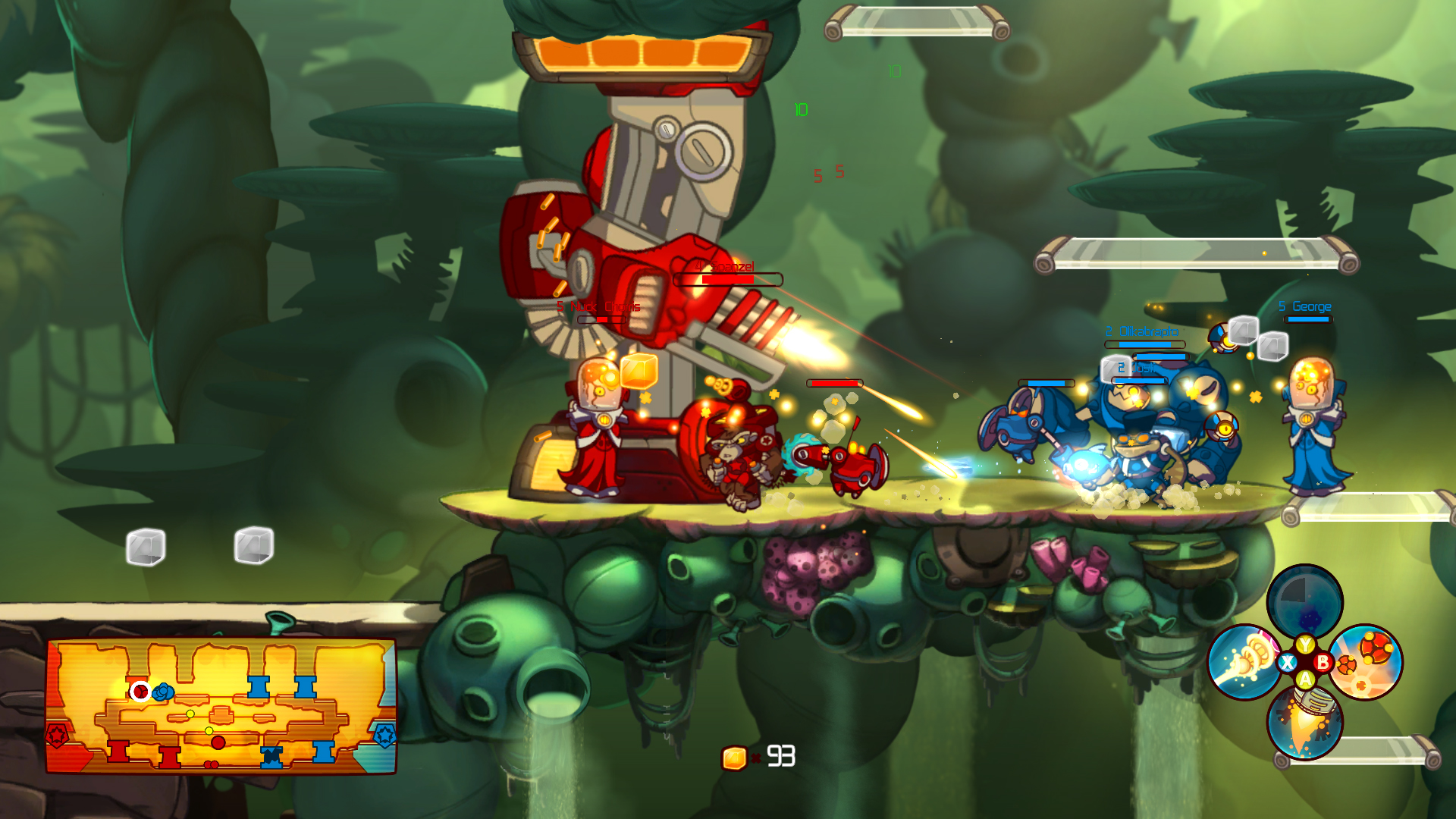Select the white-ringed player marker on minimap
This screenshot has height=819, width=1456.
point(140,692)
